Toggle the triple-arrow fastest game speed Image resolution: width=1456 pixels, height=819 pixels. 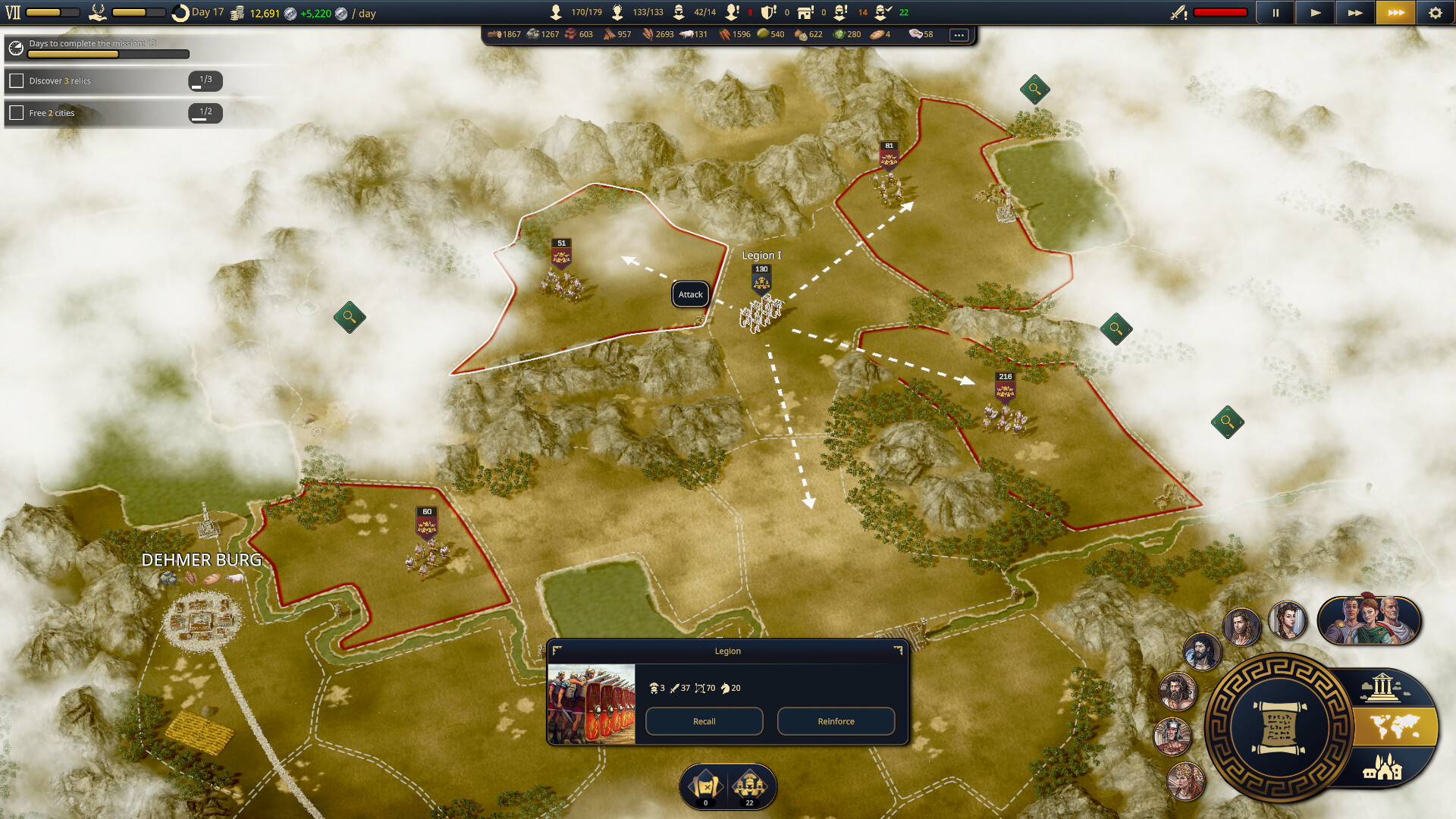tap(1395, 13)
